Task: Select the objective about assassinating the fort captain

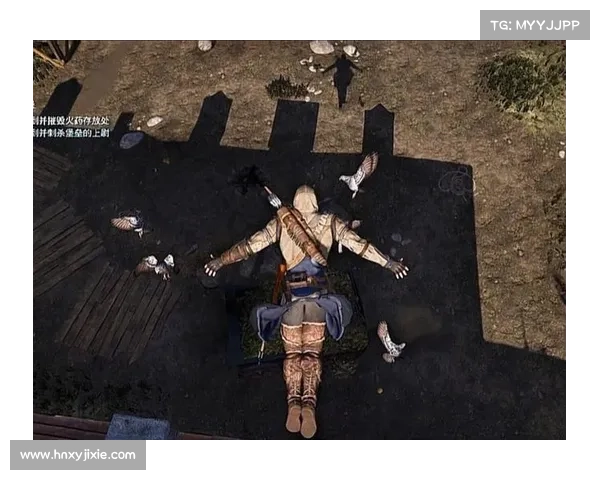Action: [x=72, y=133]
